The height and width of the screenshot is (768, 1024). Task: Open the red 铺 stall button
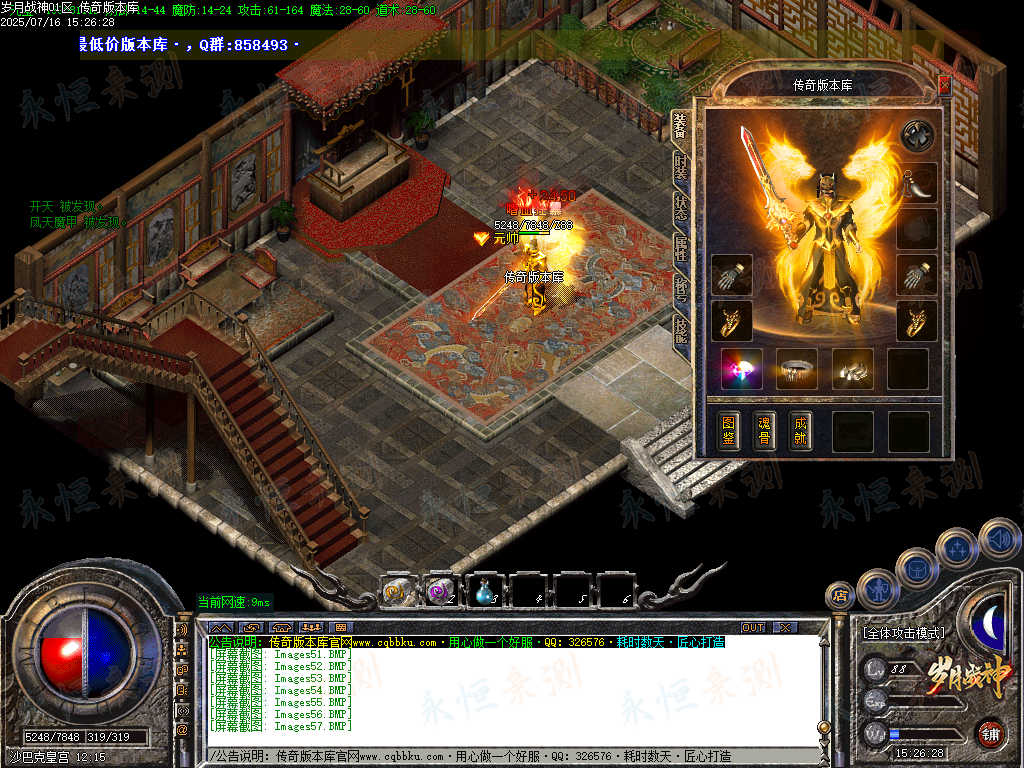(x=990, y=733)
